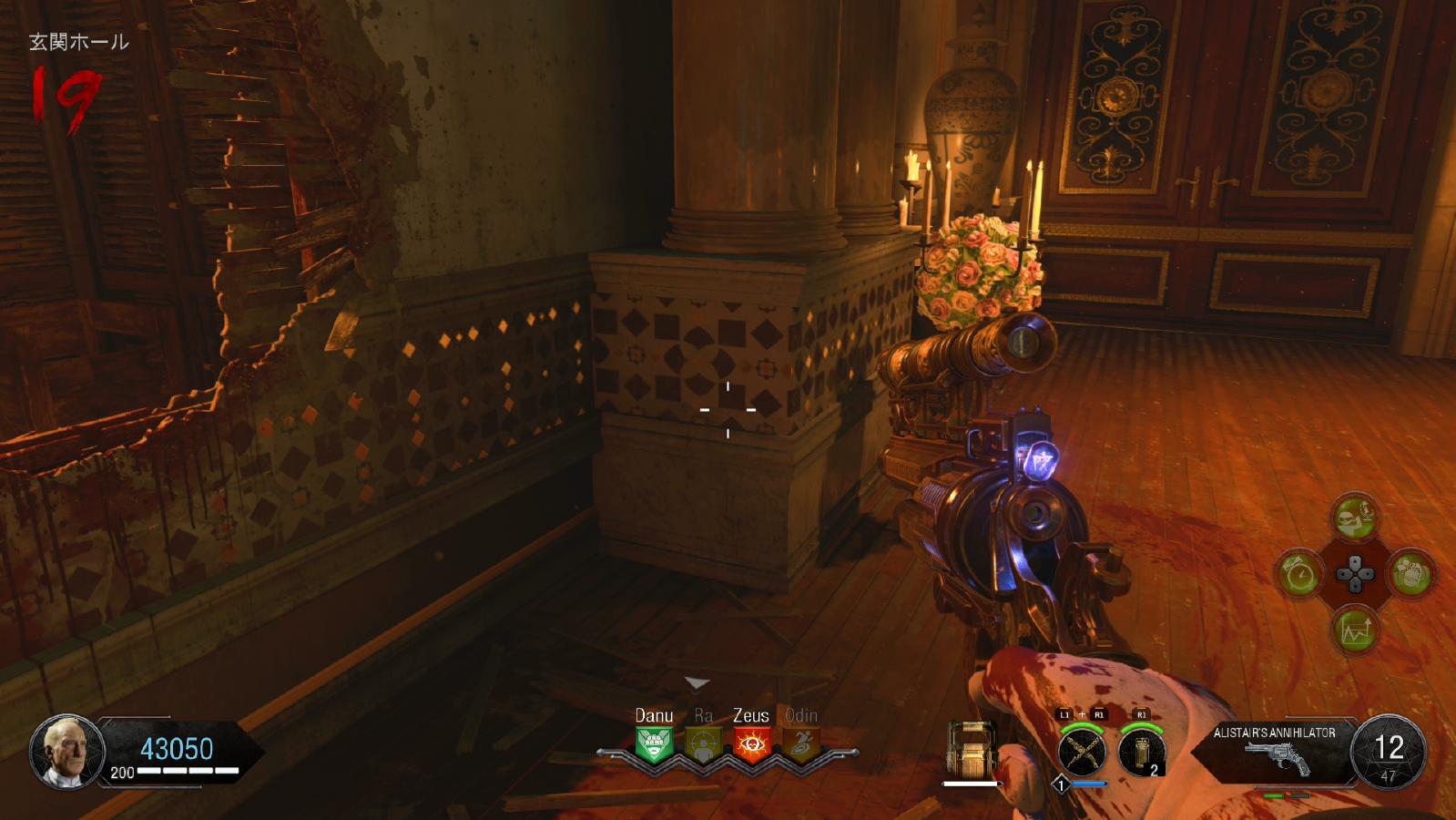This screenshot has height=820, width=1456.
Task: Activate the crossed-weapons special weapon icon
Action: click(1082, 752)
